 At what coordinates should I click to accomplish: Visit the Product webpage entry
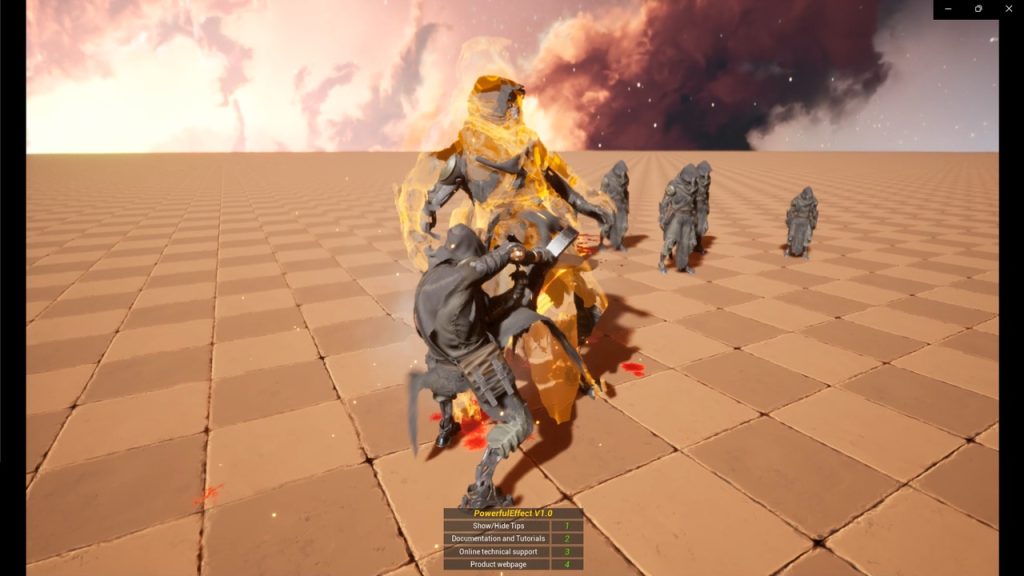(x=497, y=564)
